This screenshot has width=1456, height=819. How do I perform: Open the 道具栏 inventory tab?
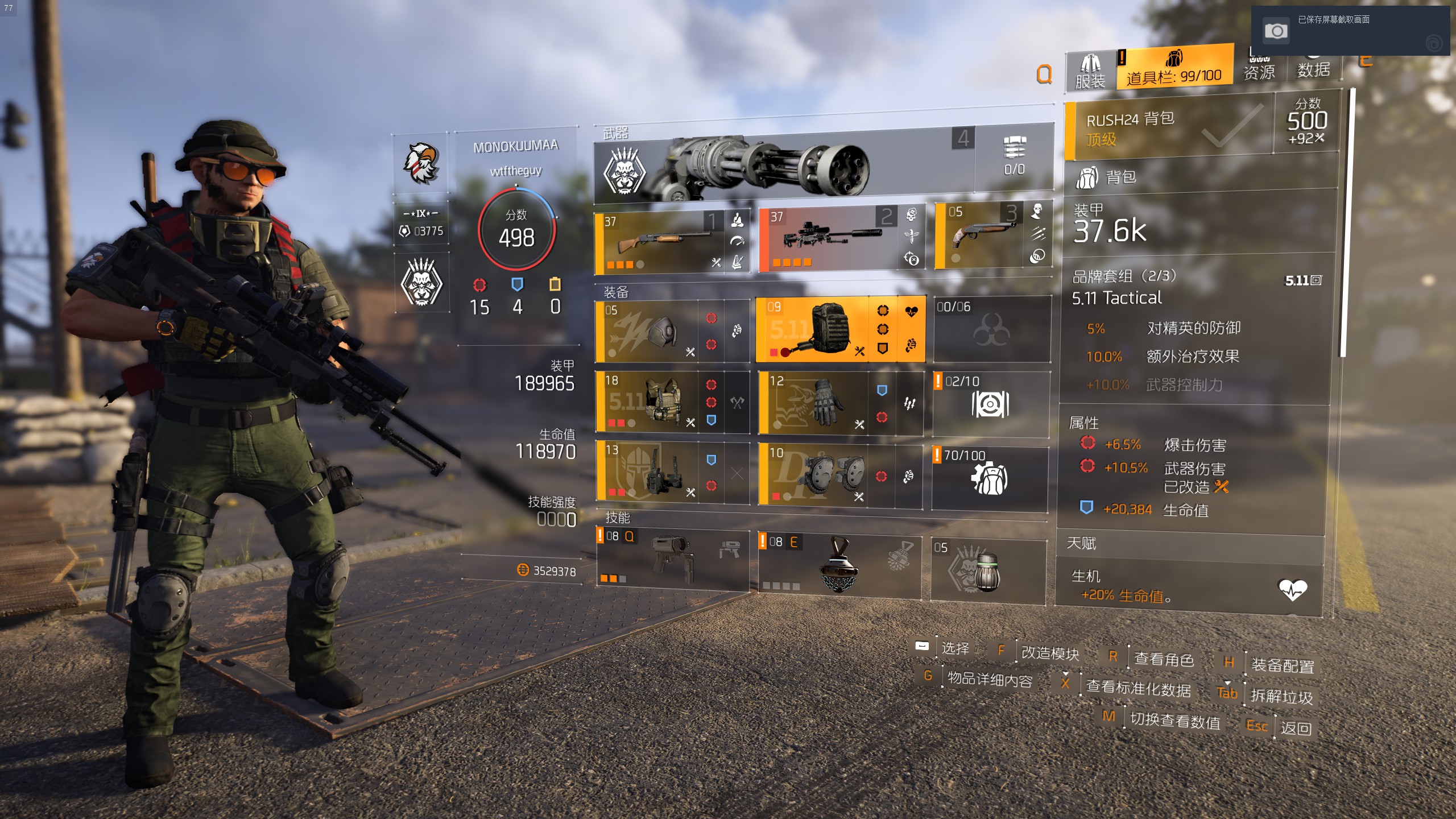tap(1174, 68)
